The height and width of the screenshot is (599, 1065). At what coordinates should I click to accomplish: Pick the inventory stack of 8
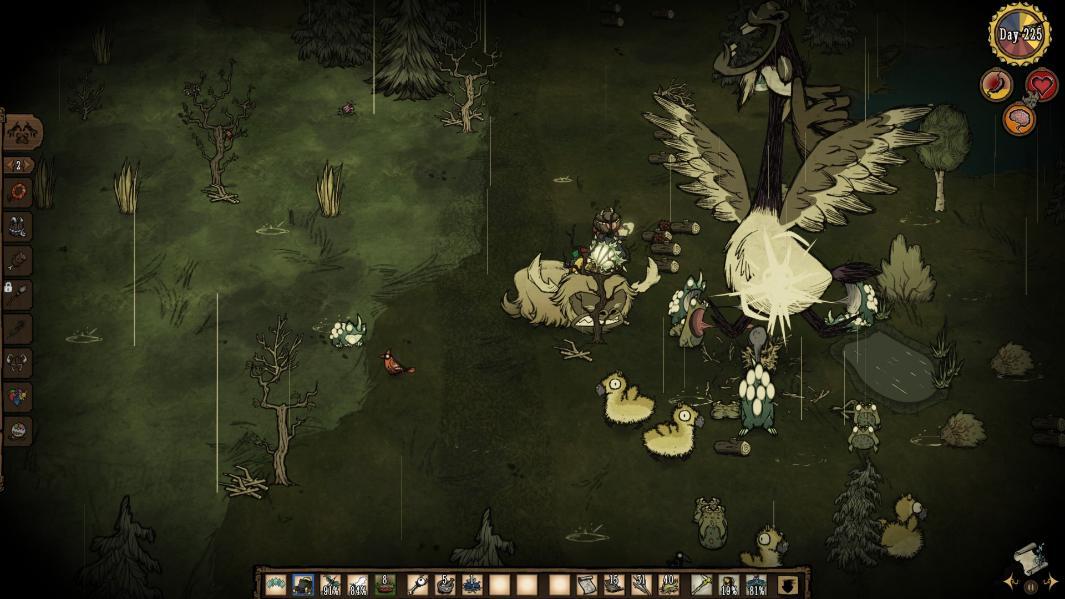point(385,585)
